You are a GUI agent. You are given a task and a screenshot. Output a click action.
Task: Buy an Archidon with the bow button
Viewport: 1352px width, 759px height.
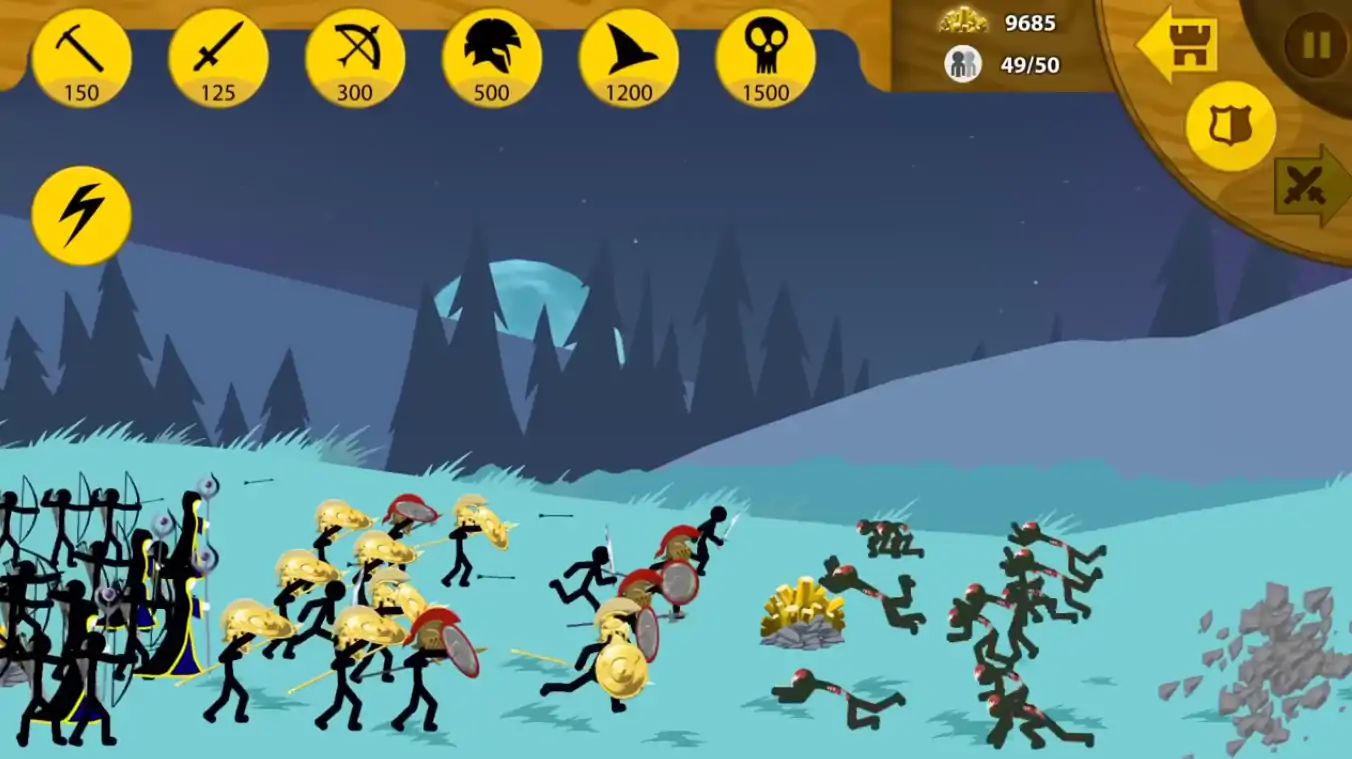[x=355, y=58]
